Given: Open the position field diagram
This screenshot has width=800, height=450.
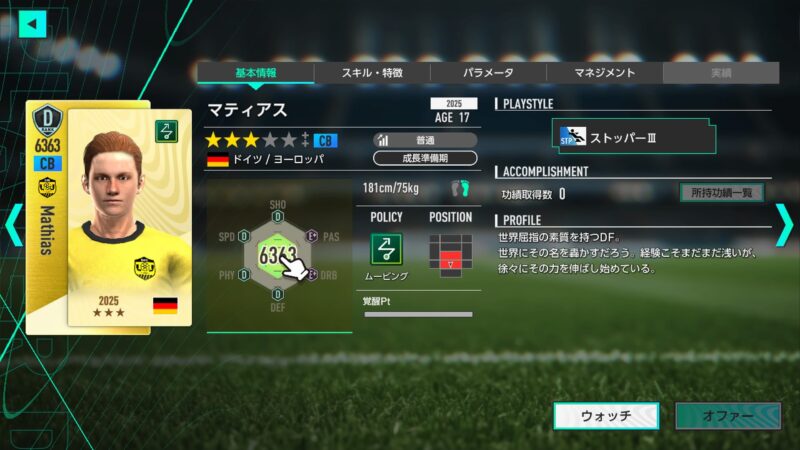Looking at the screenshot, I should (x=449, y=253).
